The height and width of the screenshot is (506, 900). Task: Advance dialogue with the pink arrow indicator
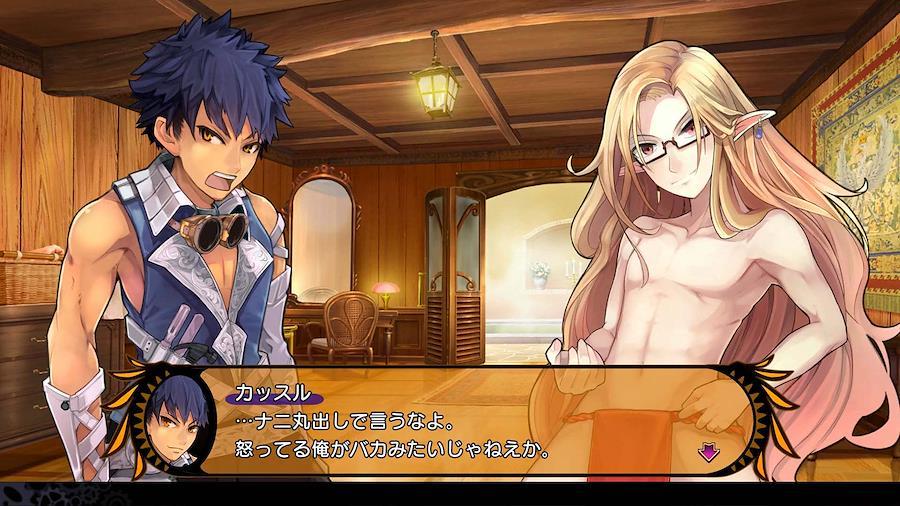click(708, 452)
